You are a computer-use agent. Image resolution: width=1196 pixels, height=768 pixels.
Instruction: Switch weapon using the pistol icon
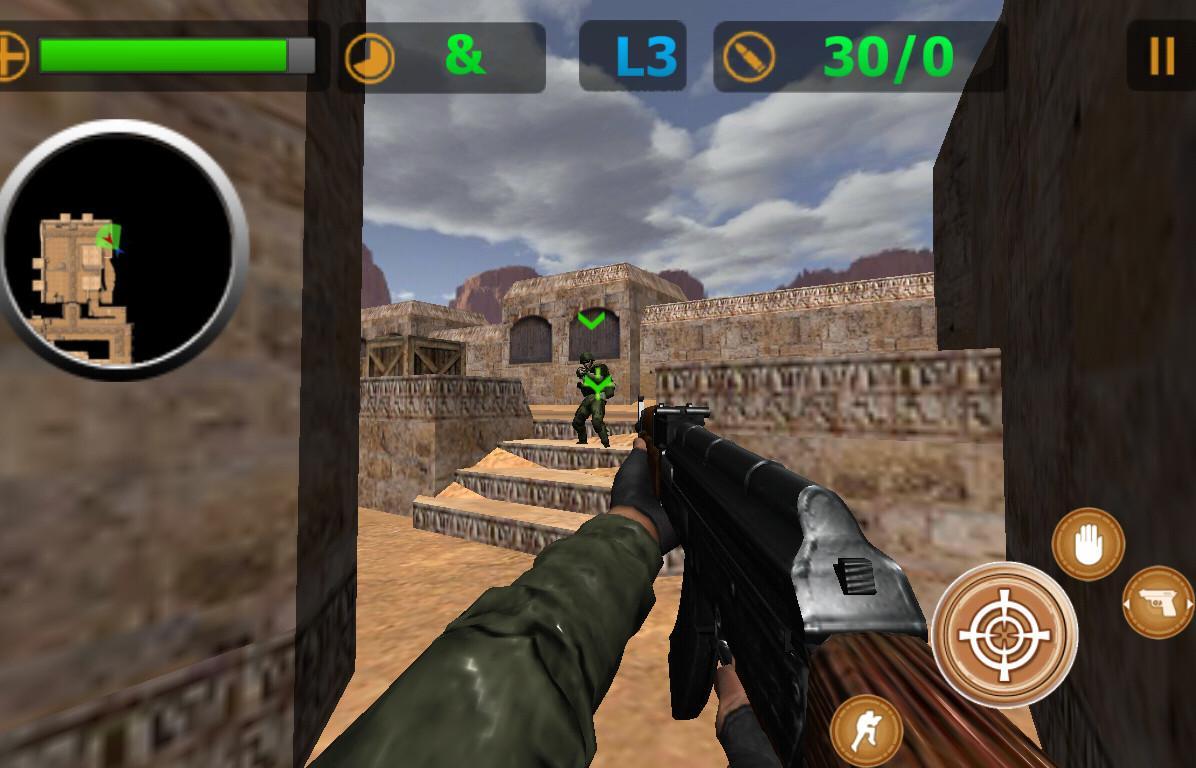tap(1158, 602)
